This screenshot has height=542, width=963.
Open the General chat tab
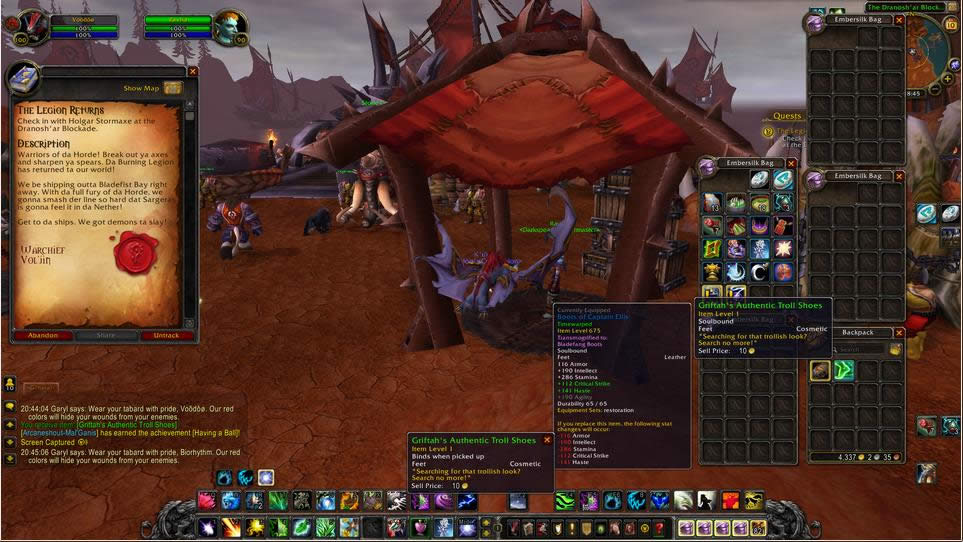click(x=42, y=389)
